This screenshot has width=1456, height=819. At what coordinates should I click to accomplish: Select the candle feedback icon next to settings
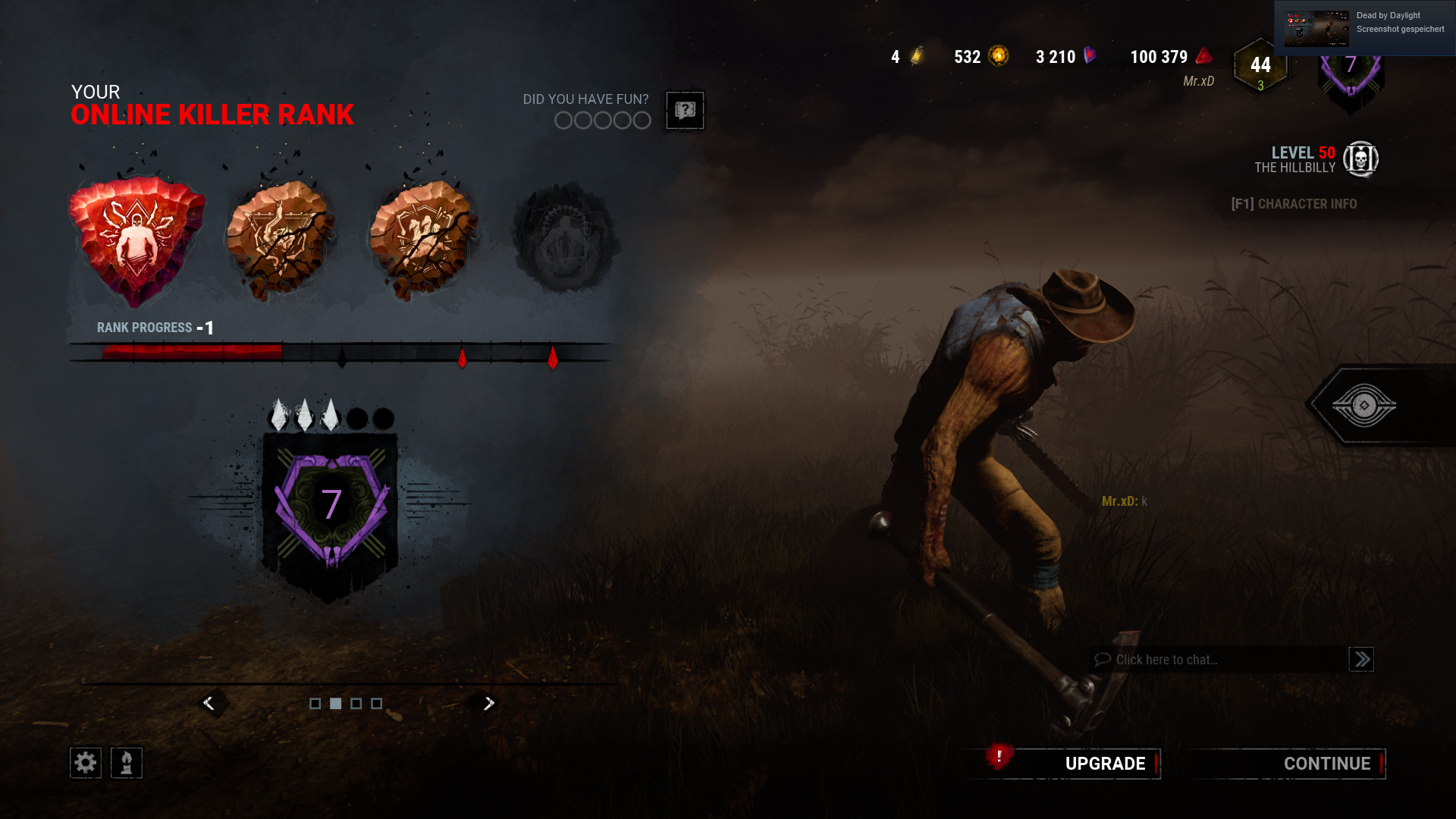pos(127,762)
